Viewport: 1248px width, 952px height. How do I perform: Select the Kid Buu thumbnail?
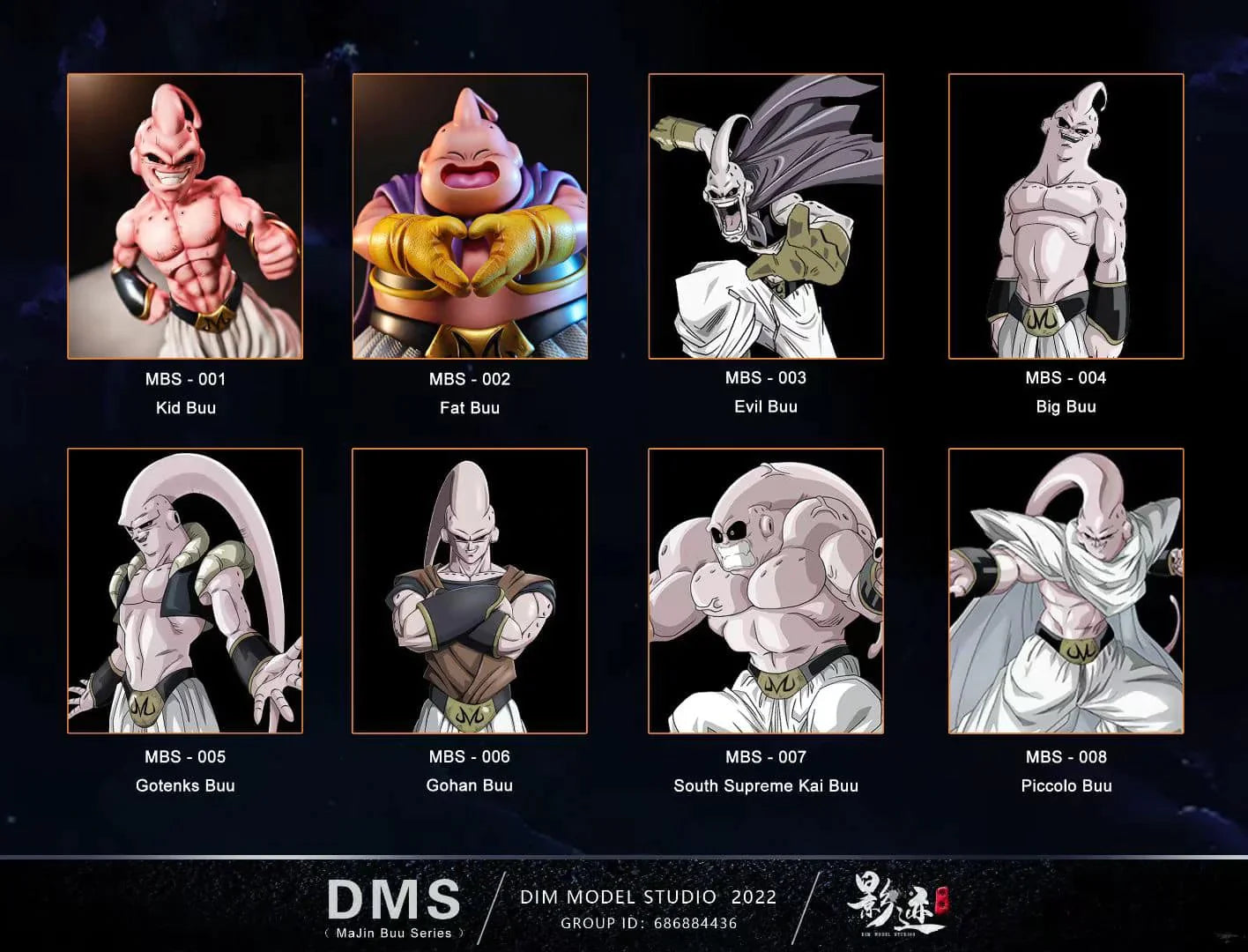click(x=185, y=216)
